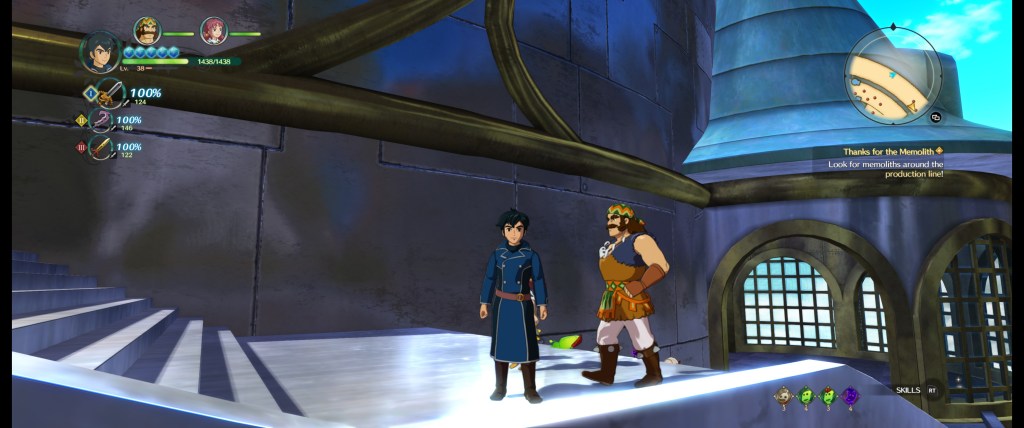Select the dark-haired leader's portrait
The width and height of the screenshot is (1024, 428).
[100, 52]
